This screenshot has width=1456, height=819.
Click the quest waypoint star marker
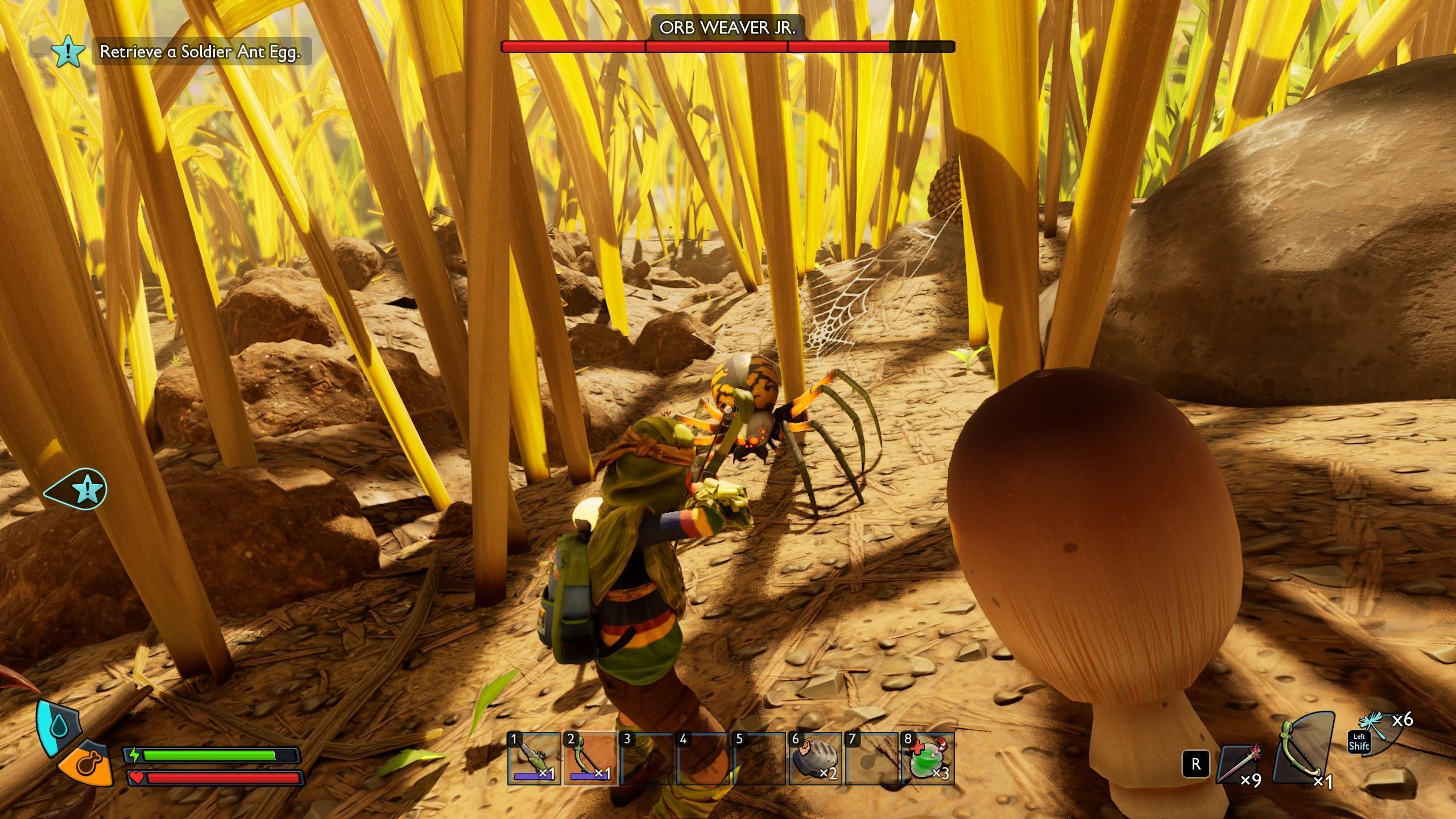point(85,488)
